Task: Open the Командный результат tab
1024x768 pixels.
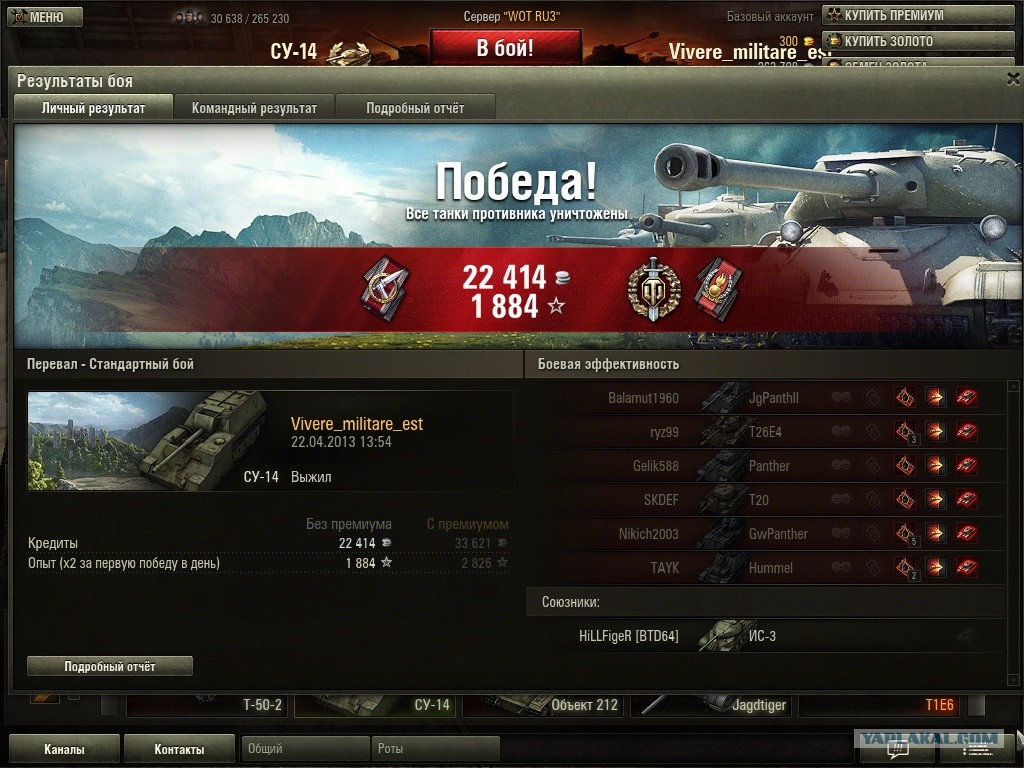Action: tap(254, 108)
